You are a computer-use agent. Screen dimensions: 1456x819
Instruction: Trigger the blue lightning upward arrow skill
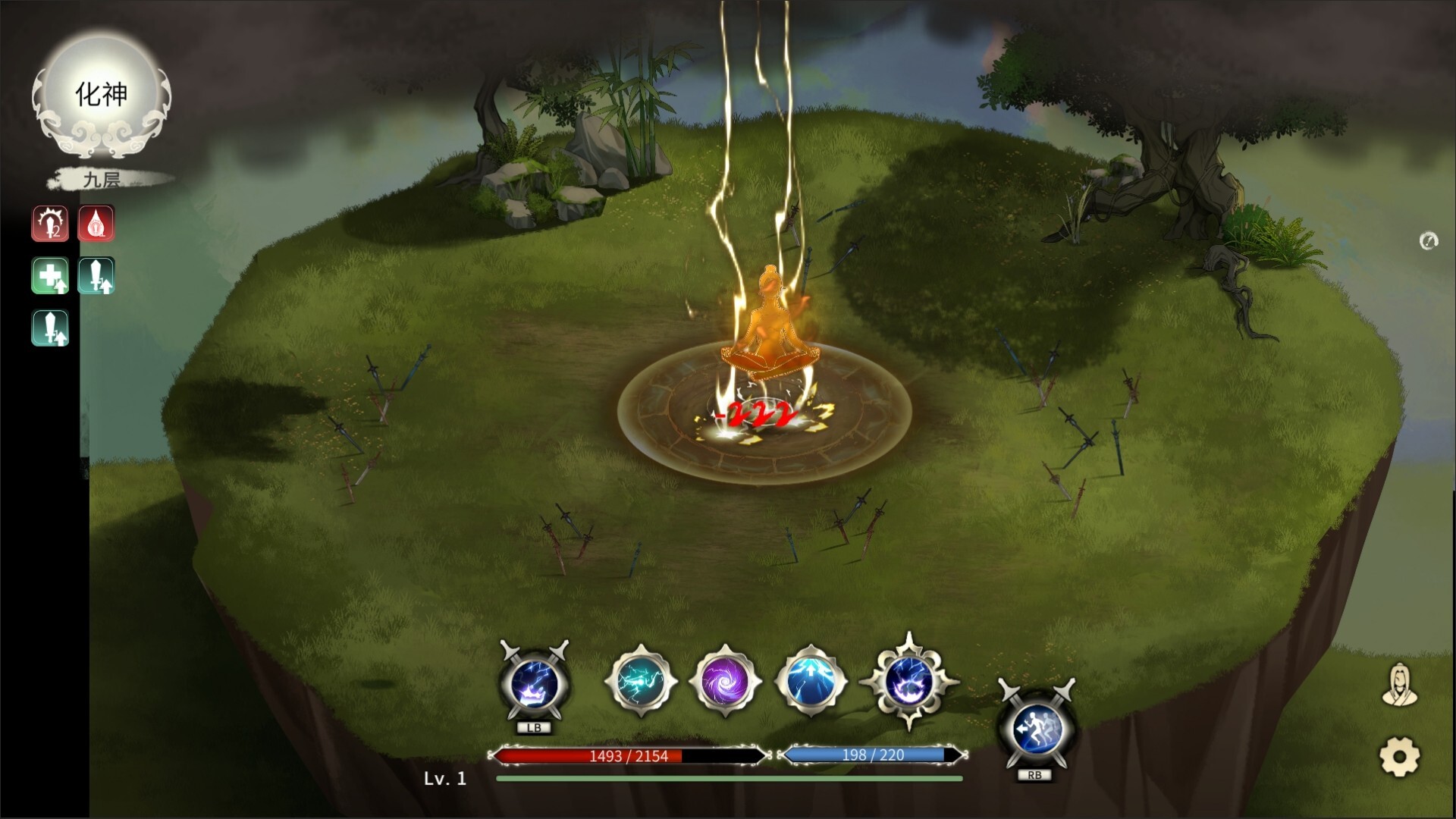pyautogui.click(x=810, y=681)
